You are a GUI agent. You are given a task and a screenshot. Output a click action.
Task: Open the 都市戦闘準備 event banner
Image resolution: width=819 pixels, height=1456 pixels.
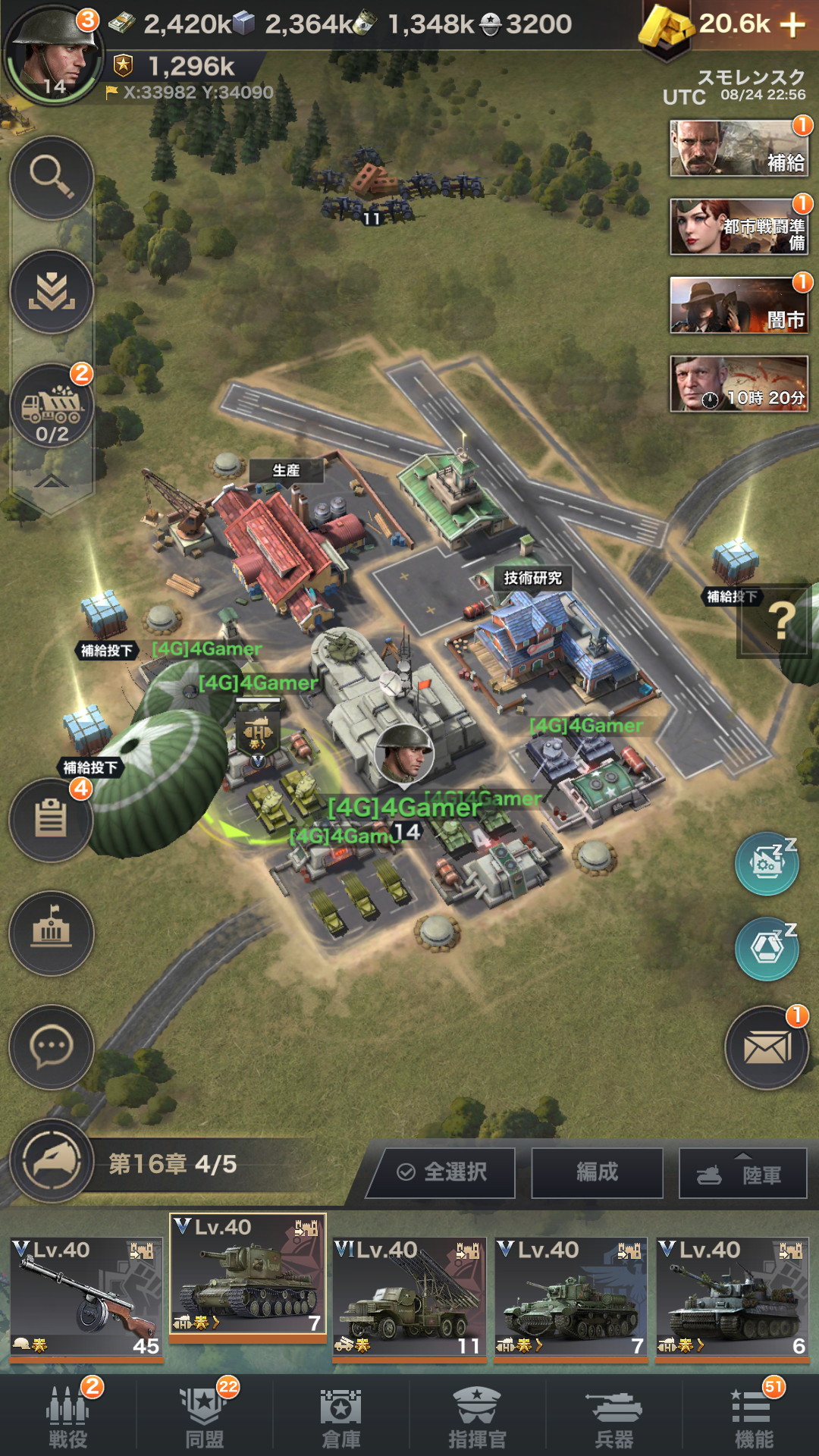(x=739, y=227)
